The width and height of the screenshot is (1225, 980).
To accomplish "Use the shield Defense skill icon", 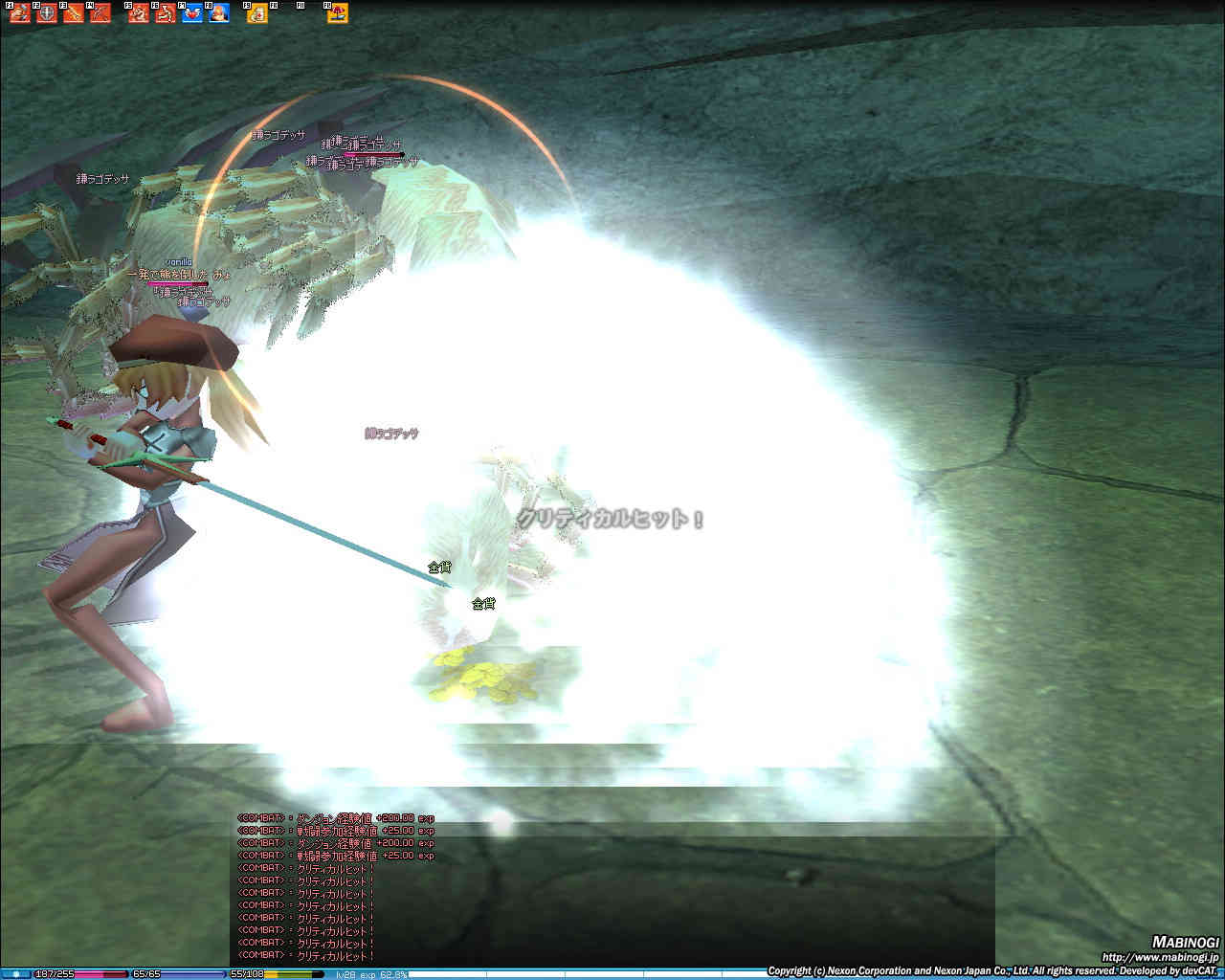I will tap(47, 13).
